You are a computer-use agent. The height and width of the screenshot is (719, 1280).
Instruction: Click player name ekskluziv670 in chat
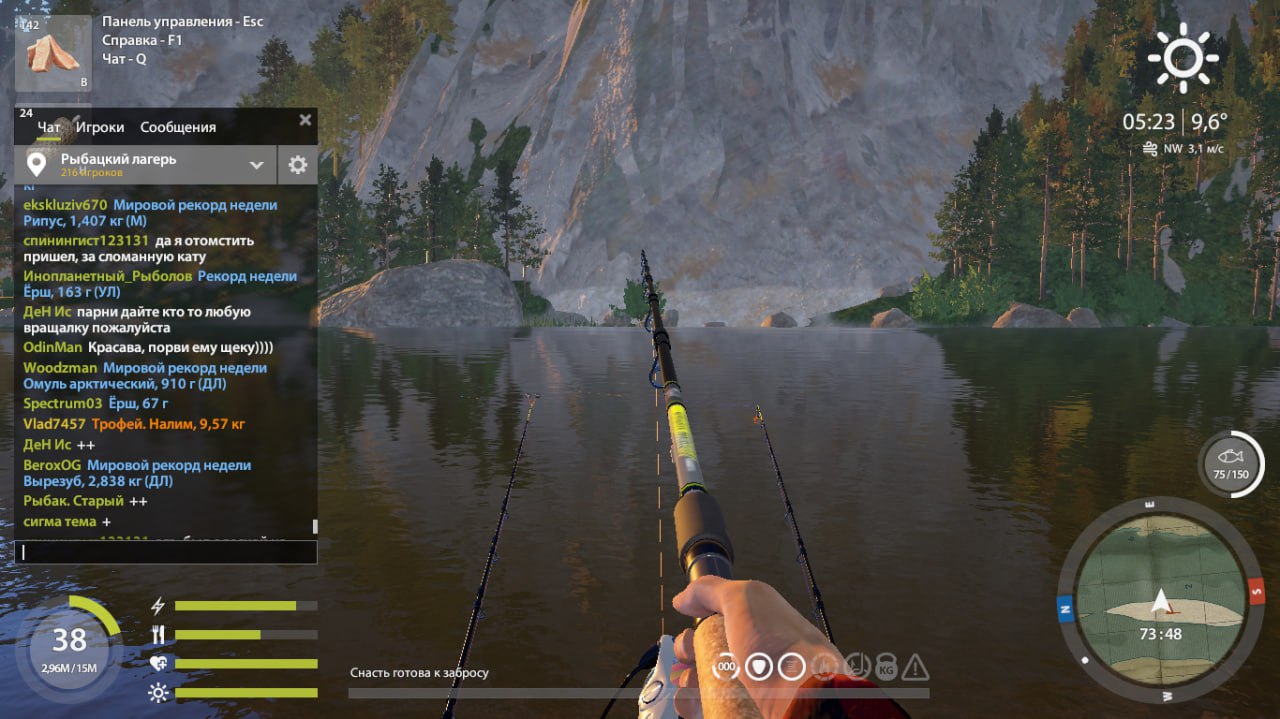click(65, 205)
